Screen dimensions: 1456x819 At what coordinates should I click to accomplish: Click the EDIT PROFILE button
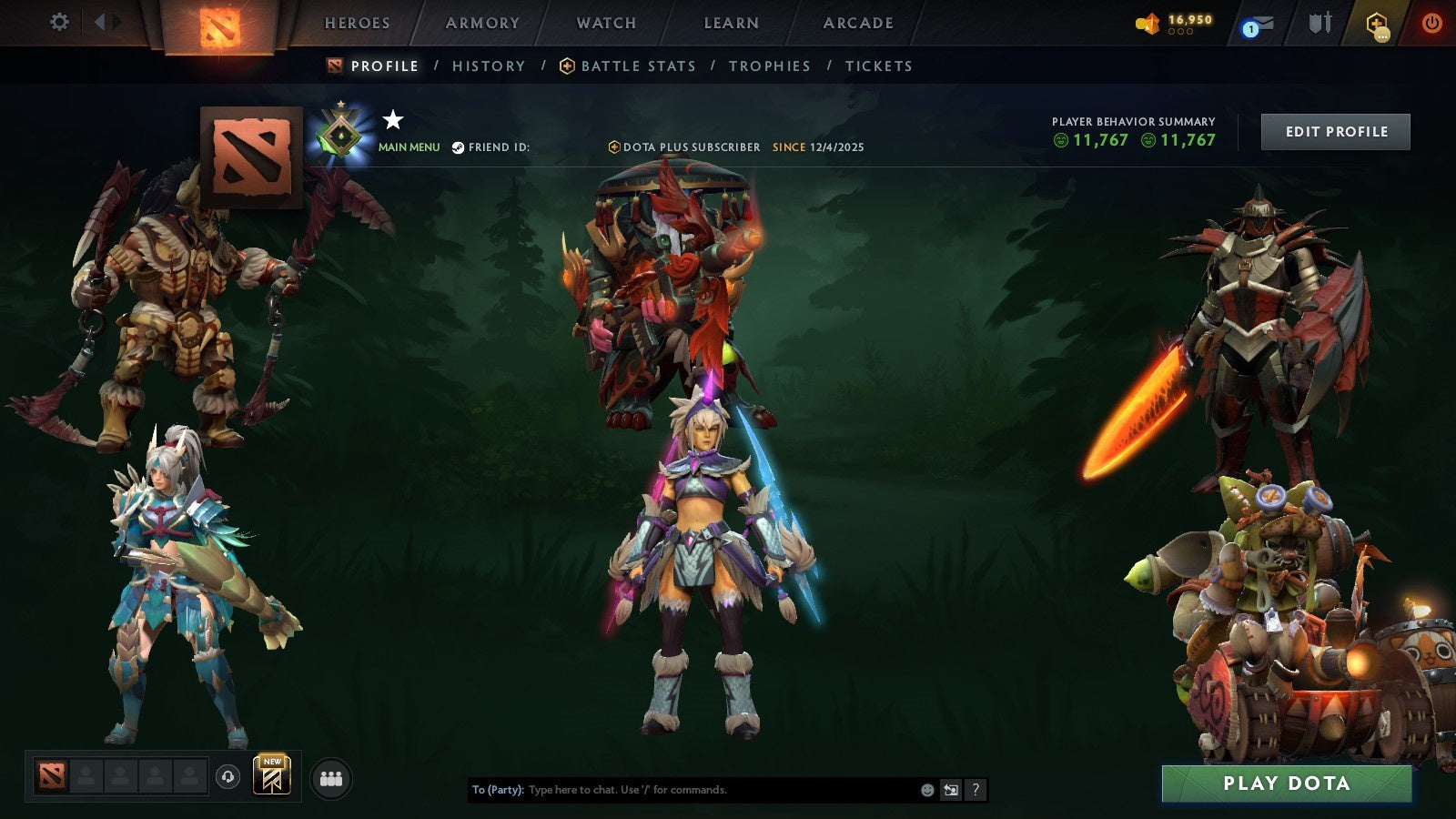pos(1334,131)
